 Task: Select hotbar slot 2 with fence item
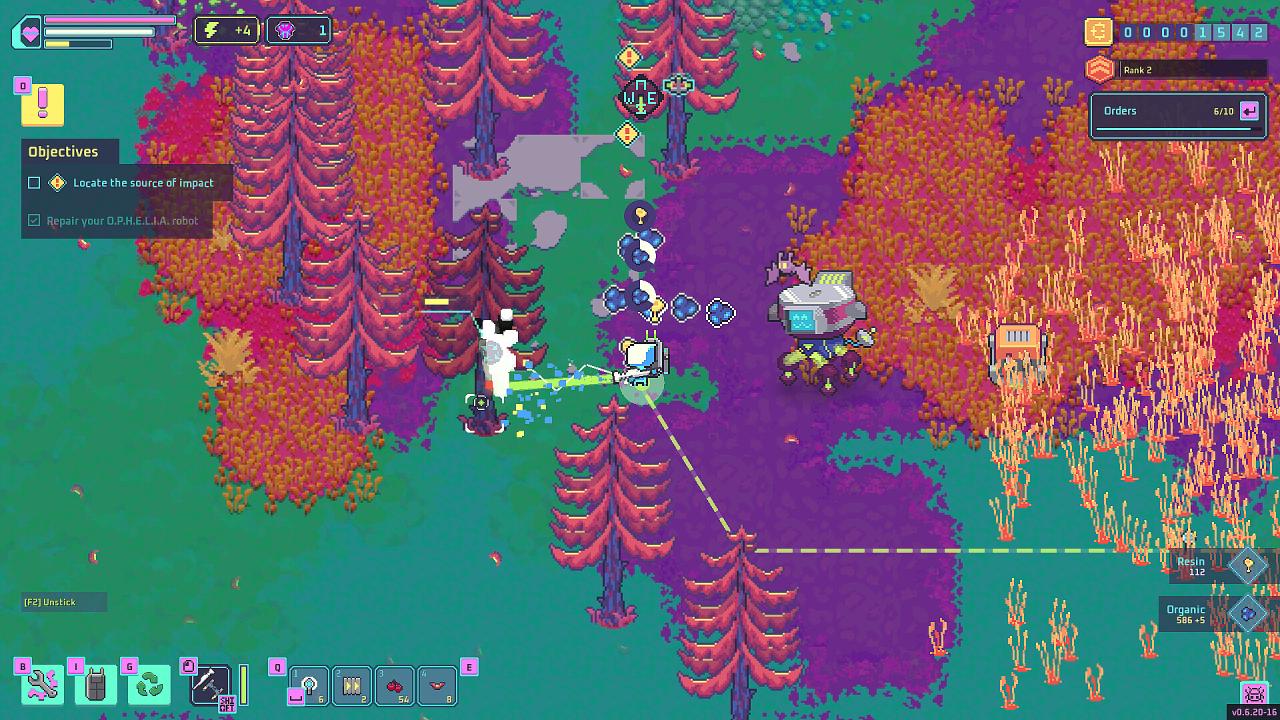coord(352,686)
